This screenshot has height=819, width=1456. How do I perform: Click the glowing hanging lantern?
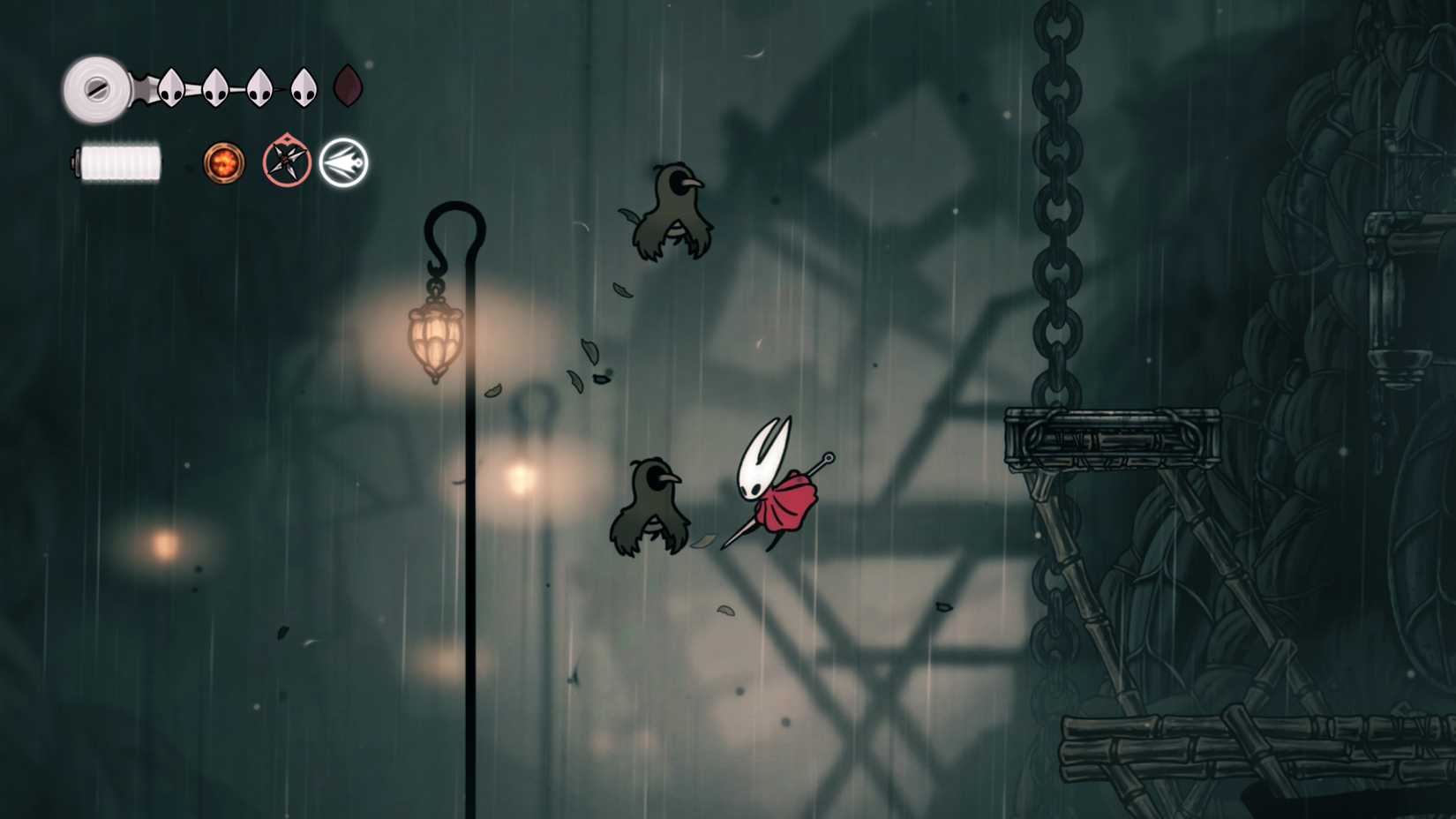435,335
